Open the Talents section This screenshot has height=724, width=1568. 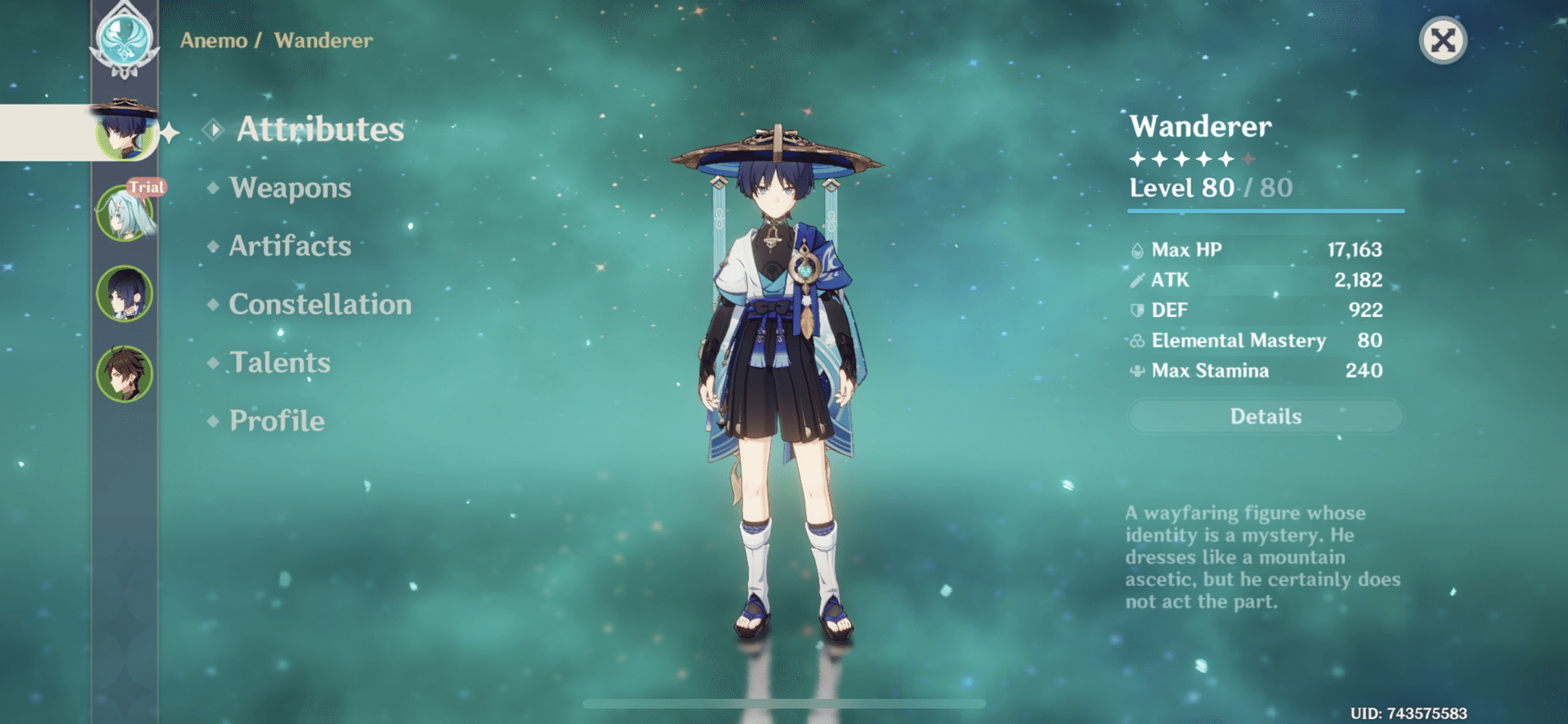pos(279,363)
